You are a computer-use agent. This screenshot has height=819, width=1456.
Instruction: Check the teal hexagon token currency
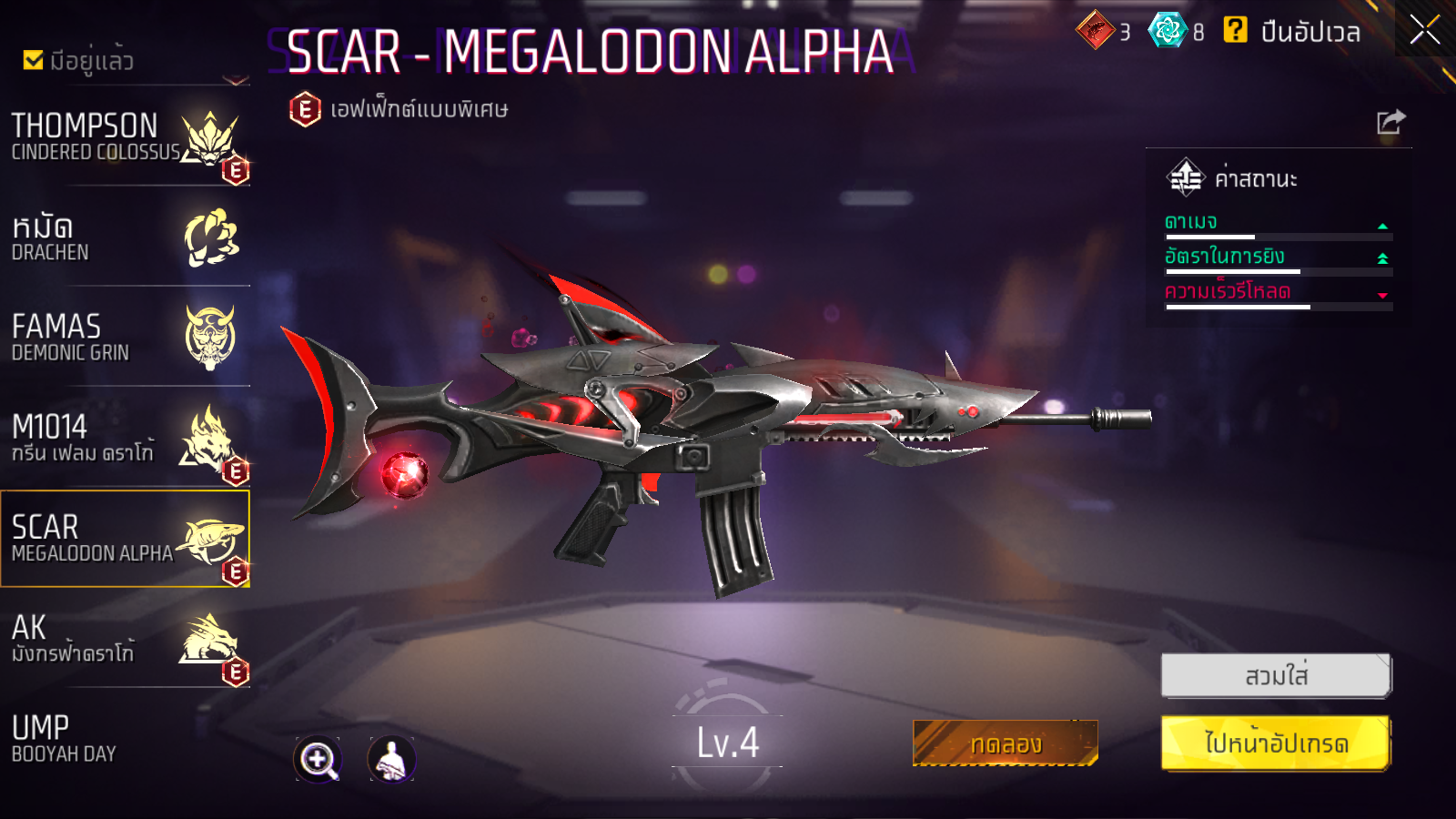tap(1168, 30)
